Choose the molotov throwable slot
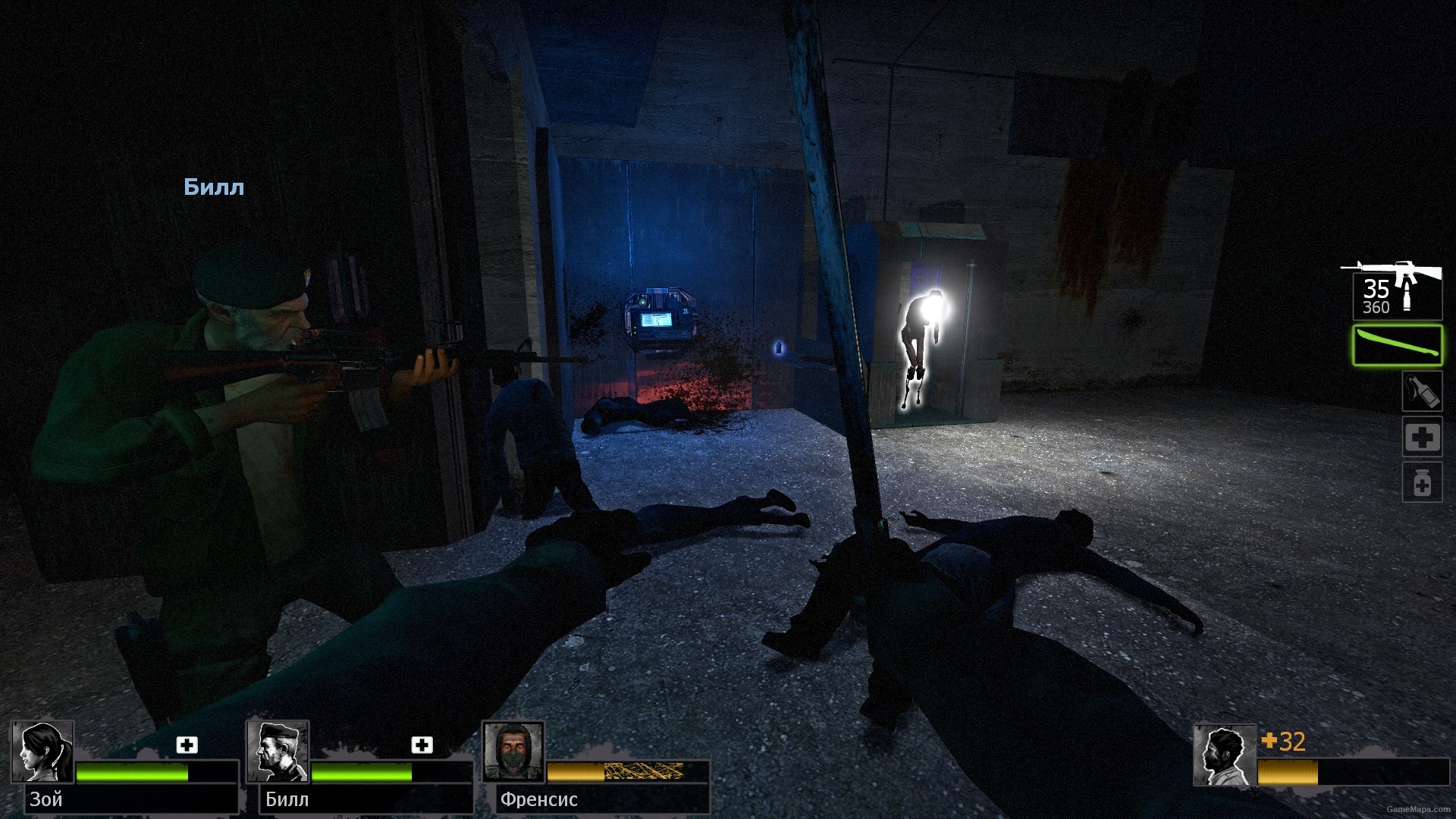 1421,392
